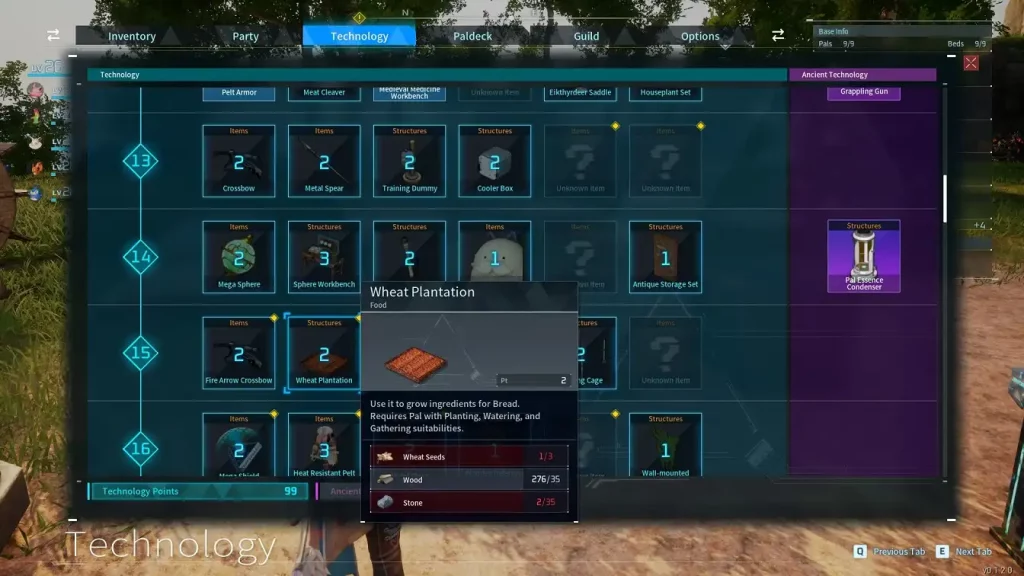
Task: Choose the Pelt Armor technology
Action: (239, 92)
